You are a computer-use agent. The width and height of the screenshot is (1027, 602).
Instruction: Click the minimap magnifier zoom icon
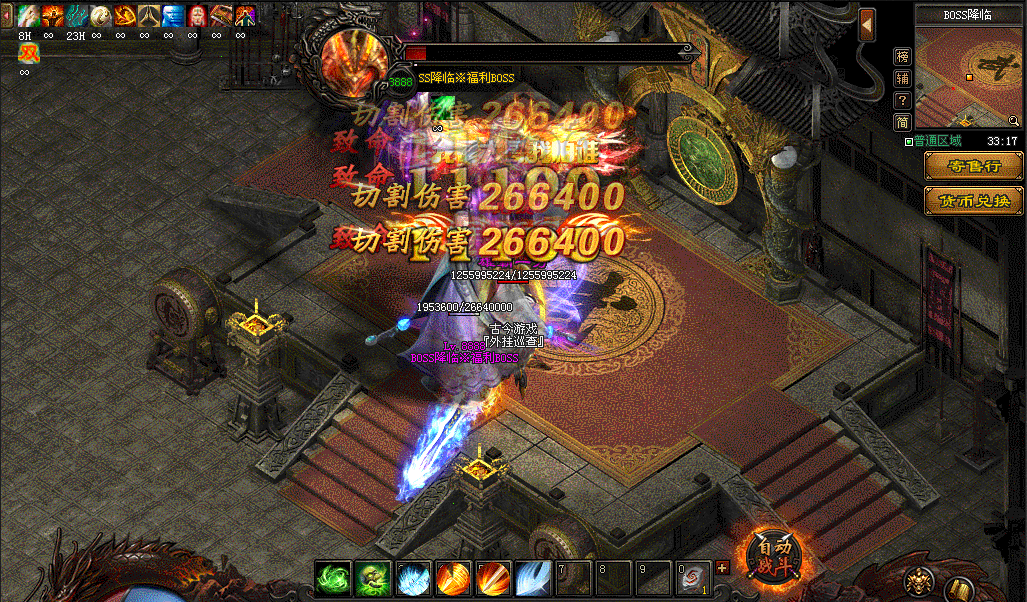pos(1013,121)
